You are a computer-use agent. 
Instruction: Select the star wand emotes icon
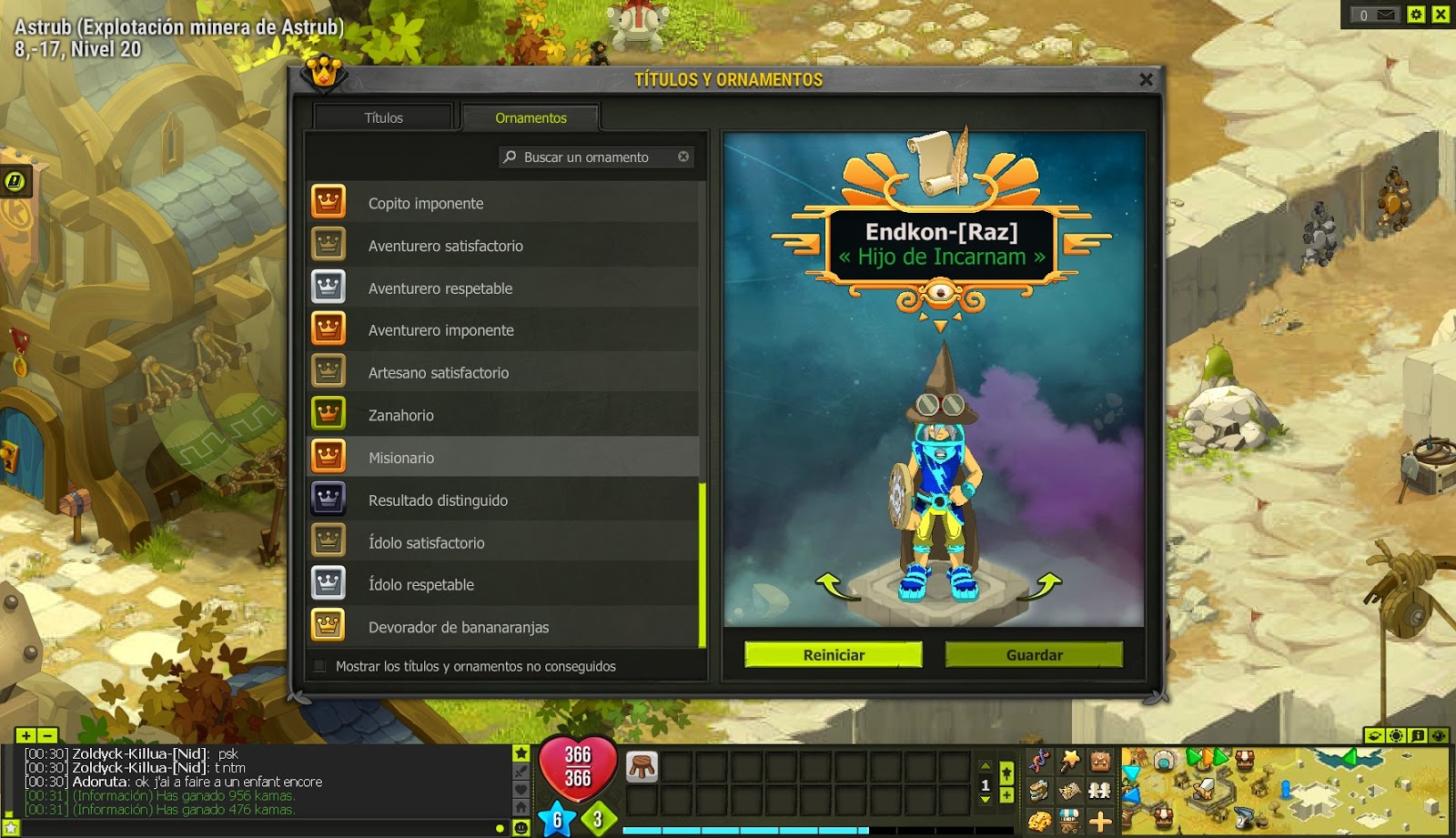[x=1068, y=761]
